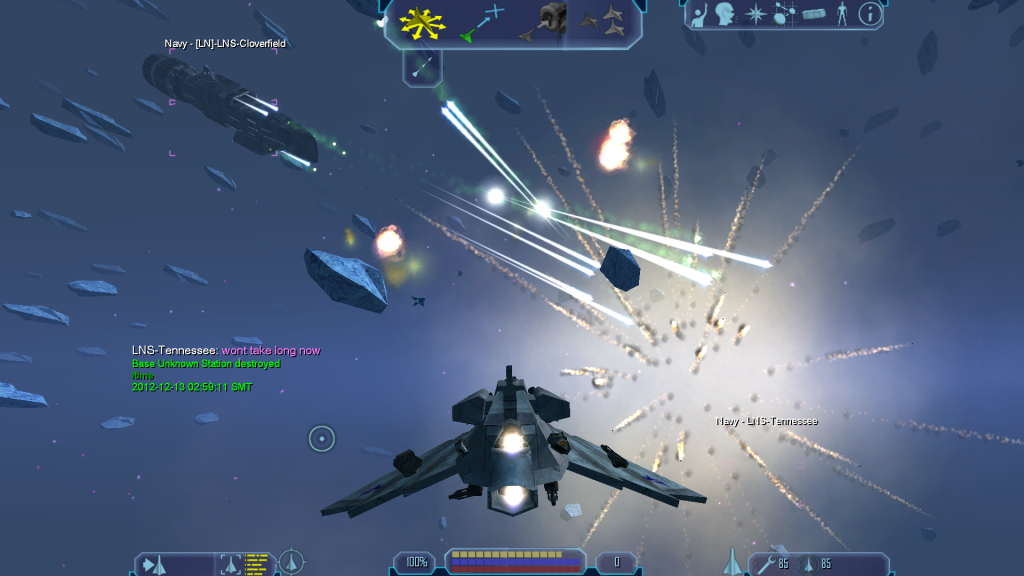Activate the Go To maneuver arrow
Viewport: 1024px width, 576px height.
click(481, 22)
